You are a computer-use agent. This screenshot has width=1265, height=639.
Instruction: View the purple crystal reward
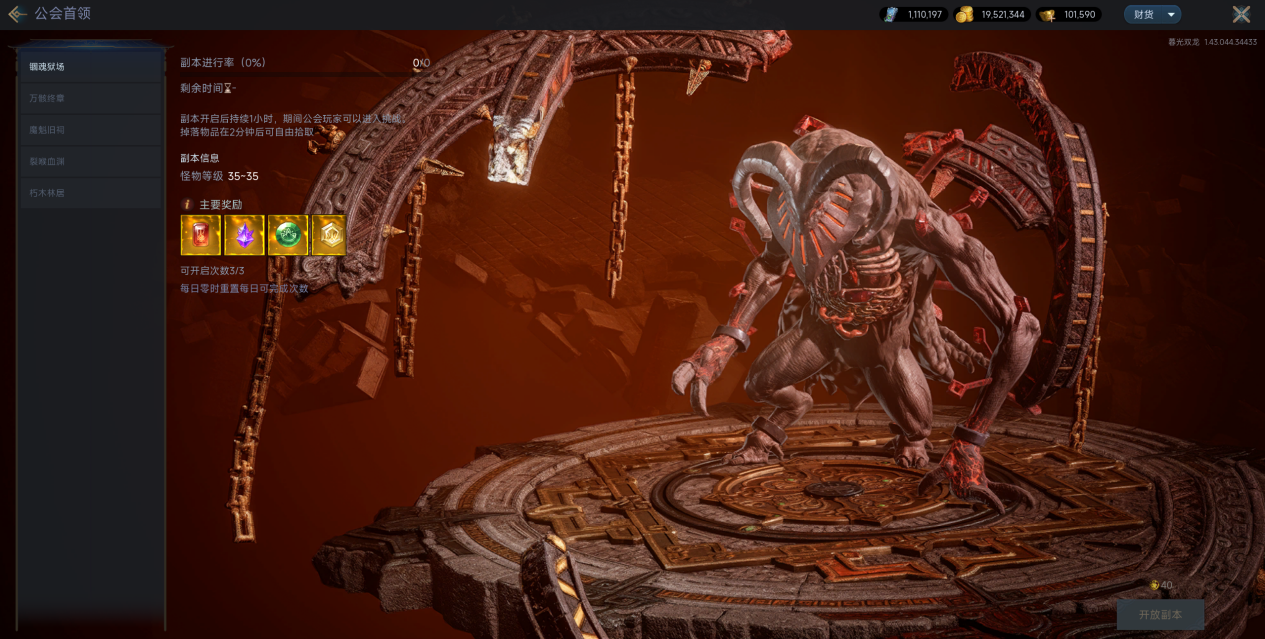tap(244, 235)
